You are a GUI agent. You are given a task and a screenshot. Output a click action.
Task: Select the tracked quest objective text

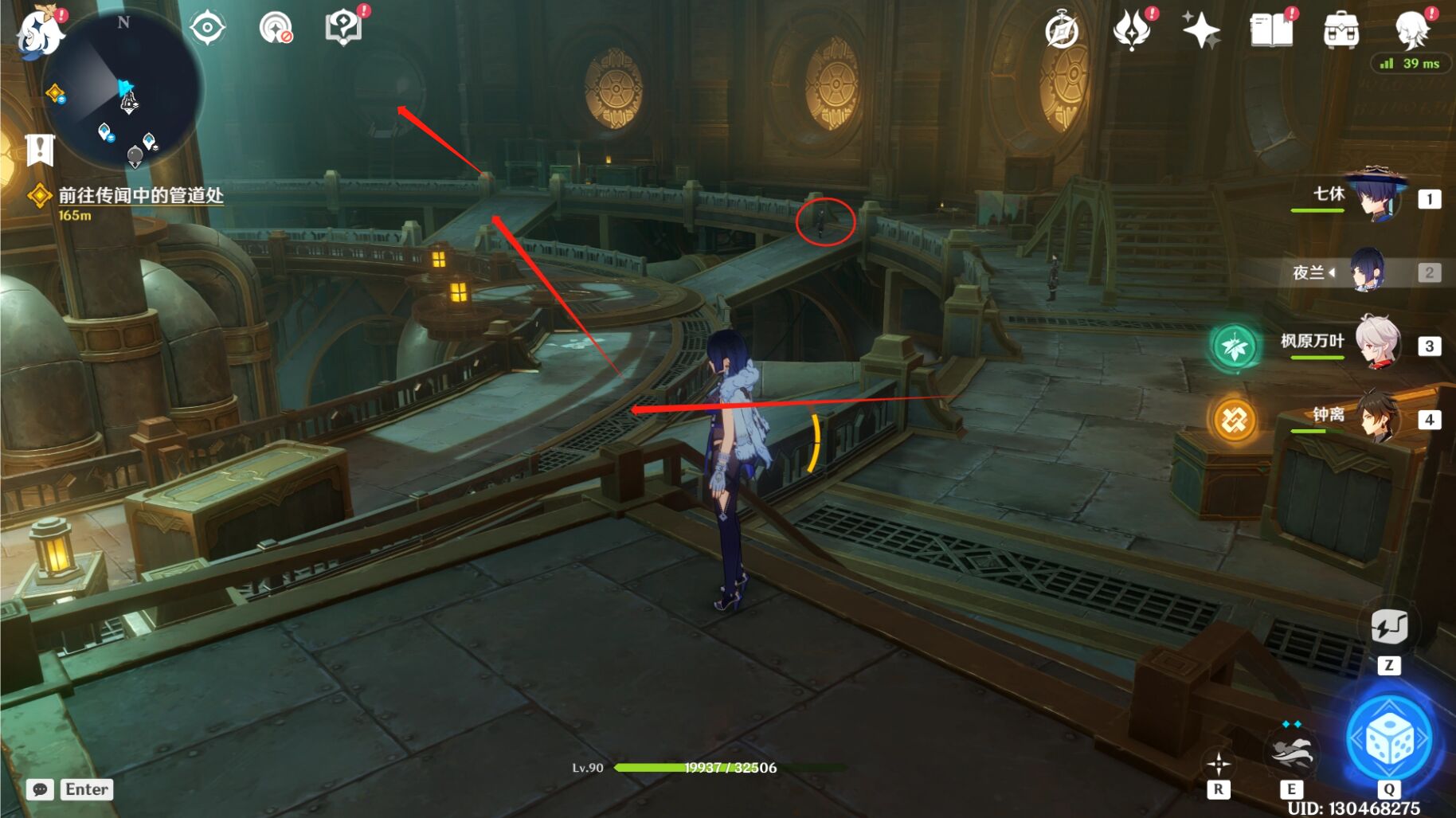(x=140, y=195)
